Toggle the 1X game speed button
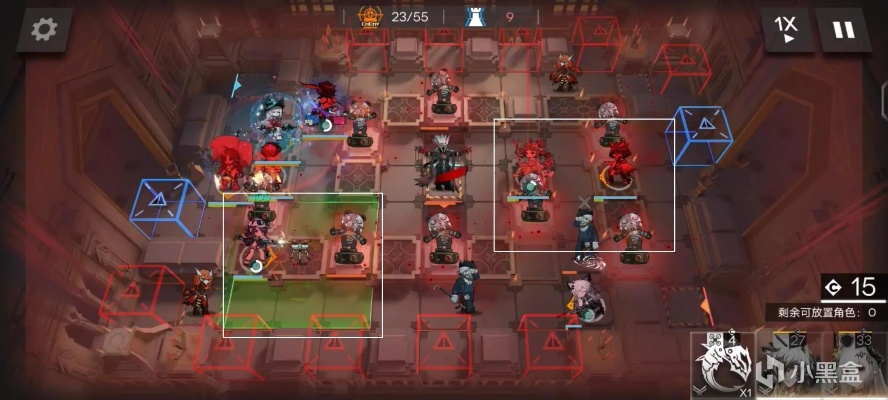 coord(789,29)
